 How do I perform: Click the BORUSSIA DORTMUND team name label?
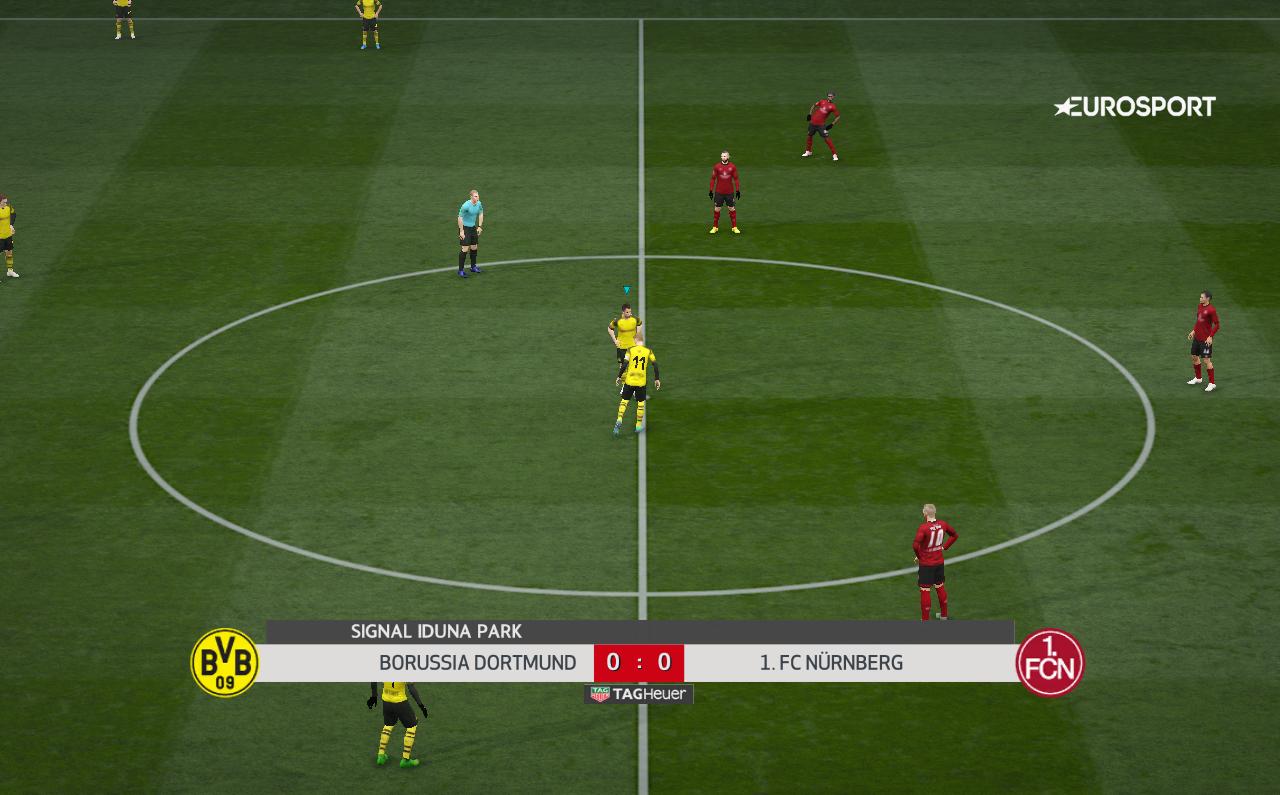click(x=477, y=662)
